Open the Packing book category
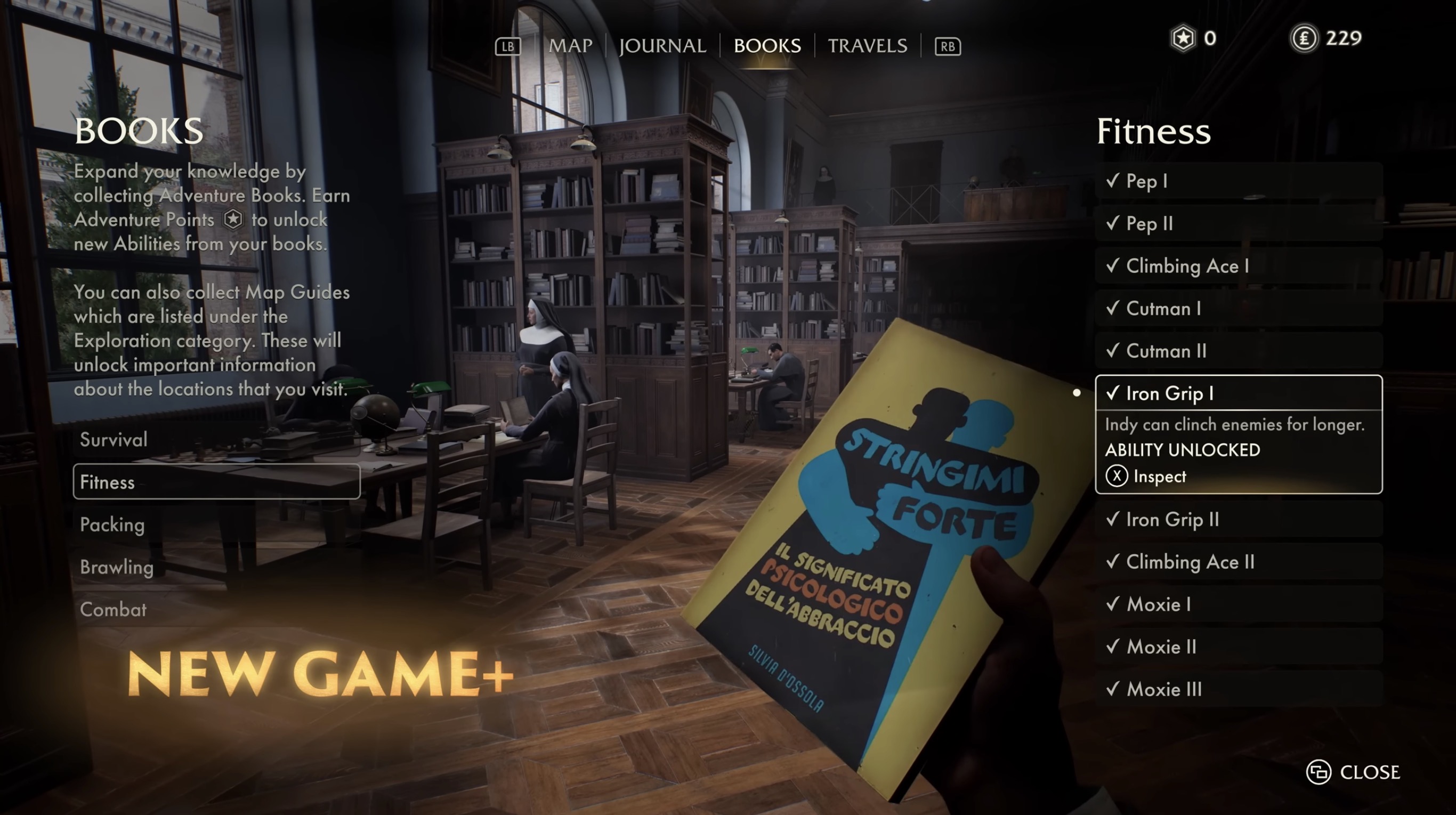Screen dimensions: 1456x815 [x=216, y=524]
